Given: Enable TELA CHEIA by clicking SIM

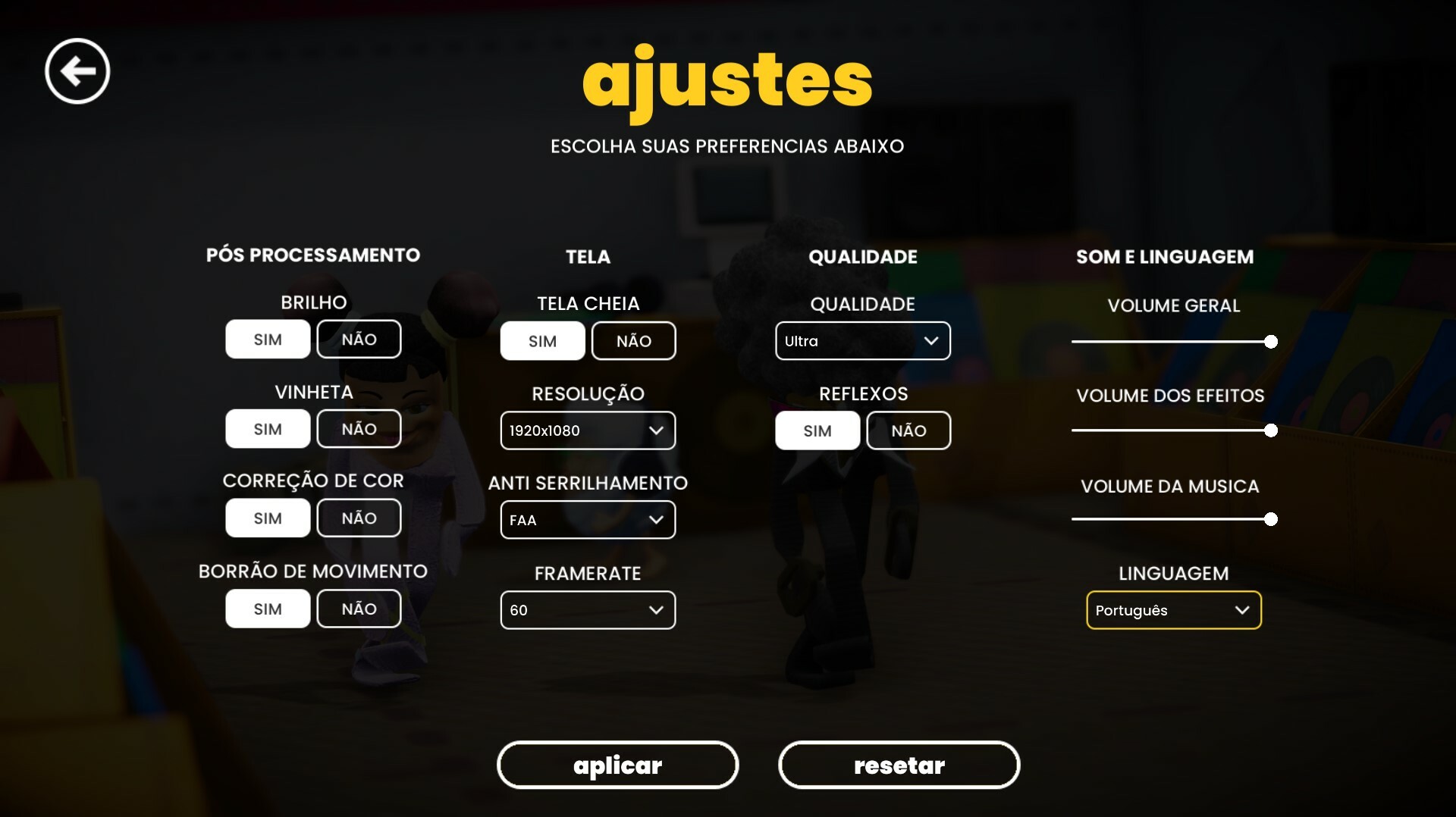Looking at the screenshot, I should pyautogui.click(x=542, y=340).
